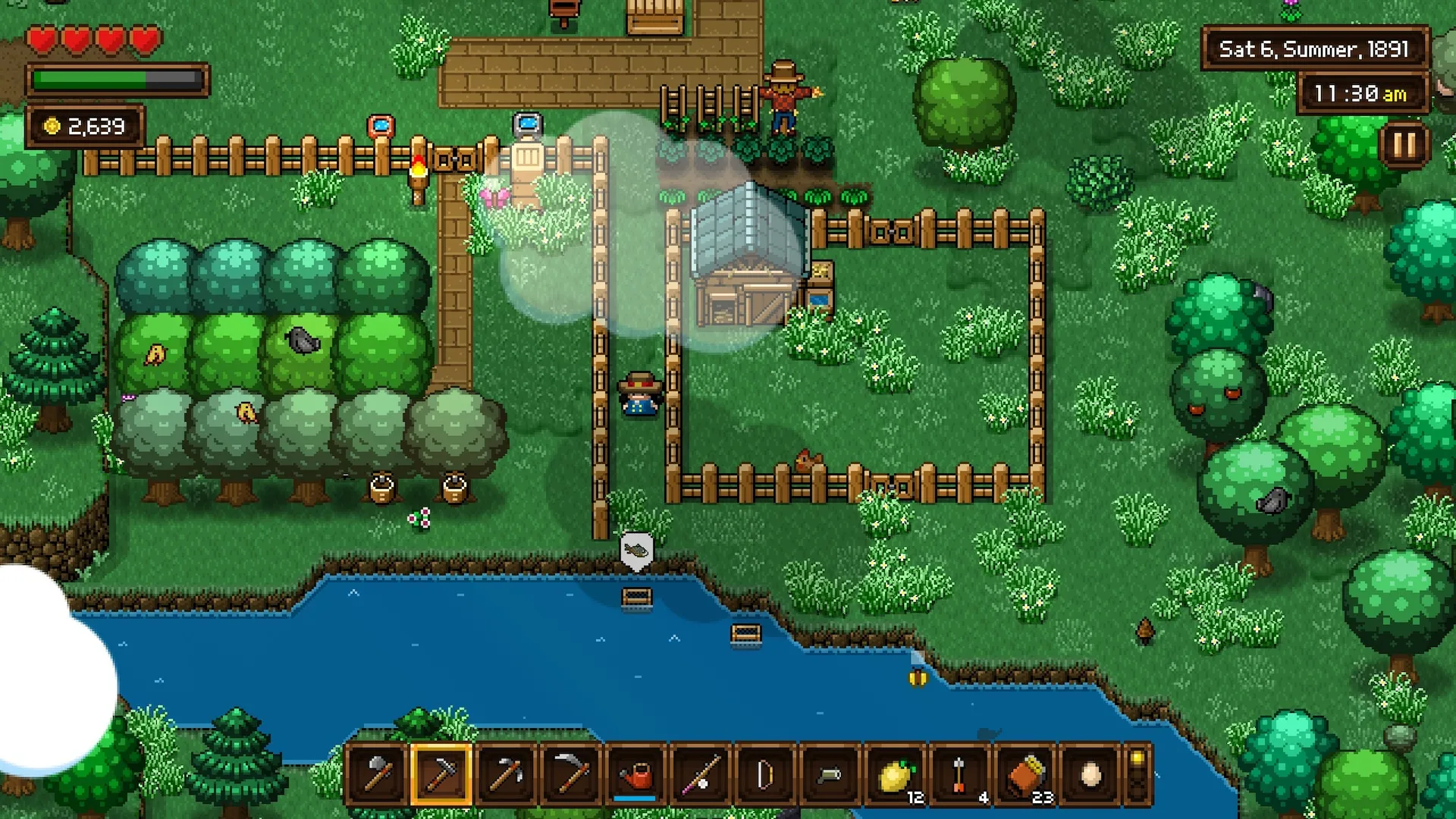Pause the game
Image resolution: width=1456 pixels, height=819 pixels.
pyautogui.click(x=1404, y=144)
